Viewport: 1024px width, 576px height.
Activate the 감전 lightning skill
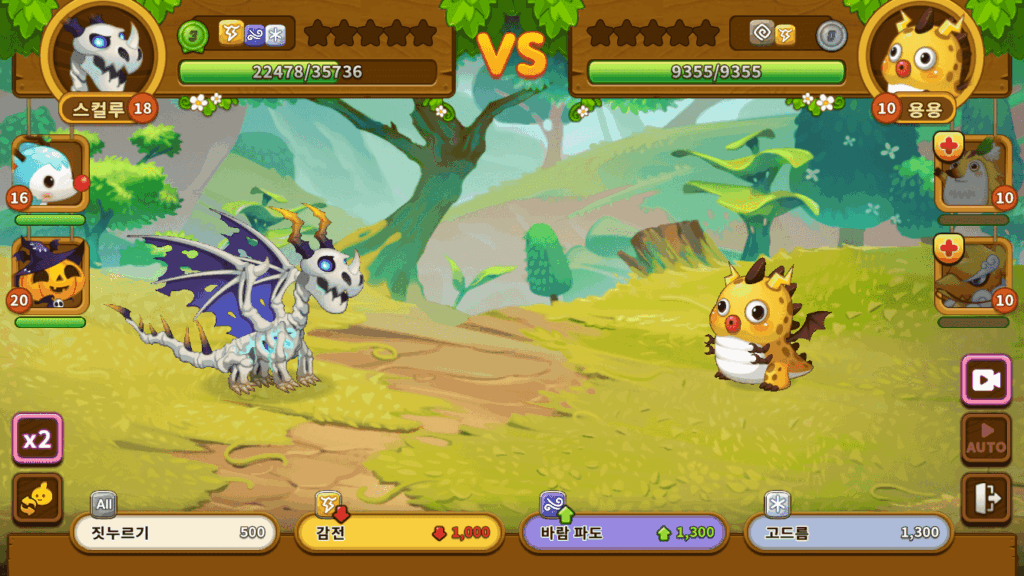pyautogui.click(x=399, y=533)
